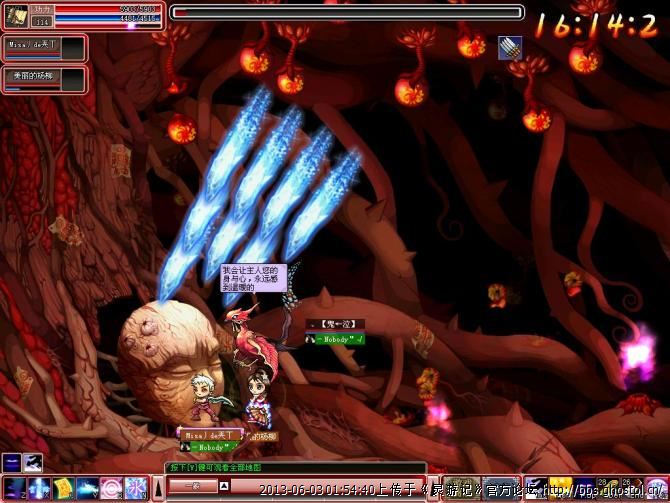
Task: Use the yellow orb item slot
Action: pyautogui.click(x=561, y=487)
